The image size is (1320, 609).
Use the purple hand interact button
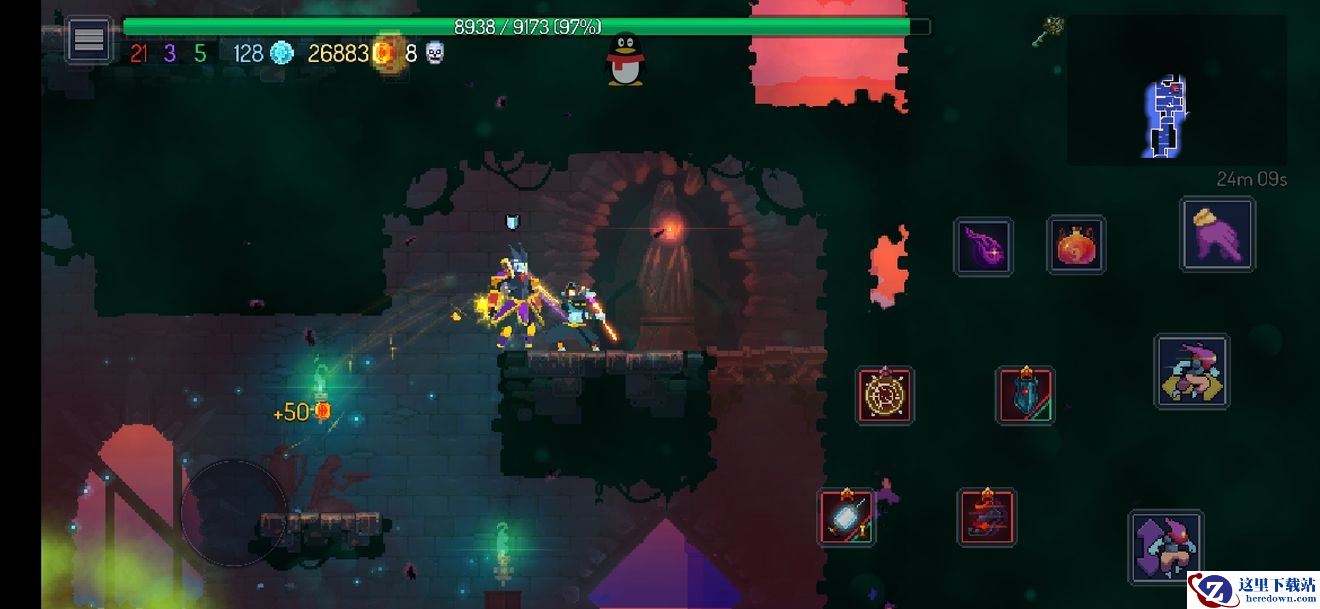(x=1217, y=235)
